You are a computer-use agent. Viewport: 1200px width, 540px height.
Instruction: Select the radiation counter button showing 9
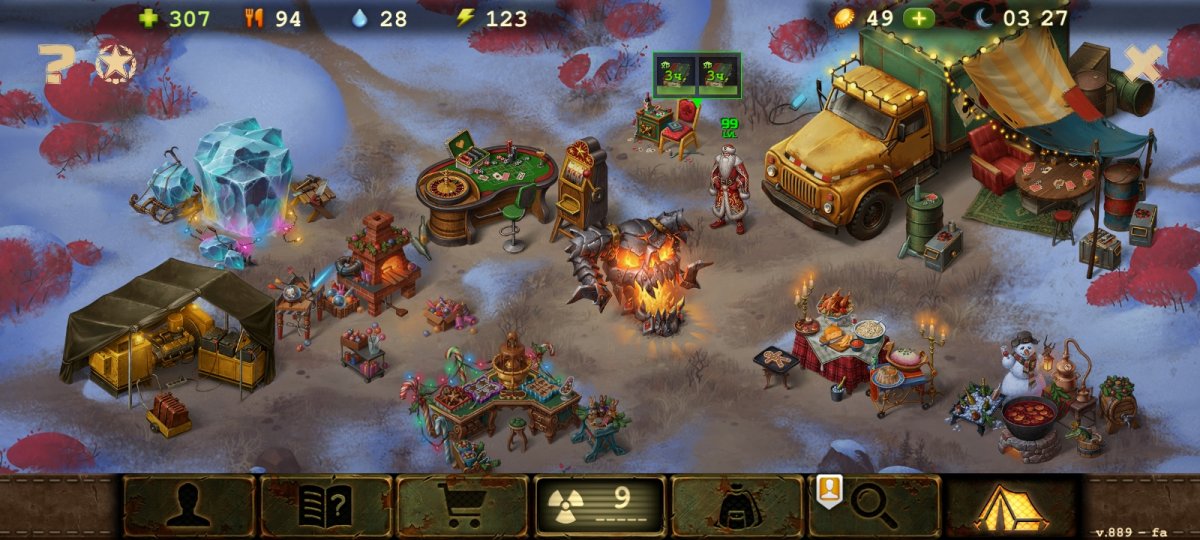[x=600, y=506]
